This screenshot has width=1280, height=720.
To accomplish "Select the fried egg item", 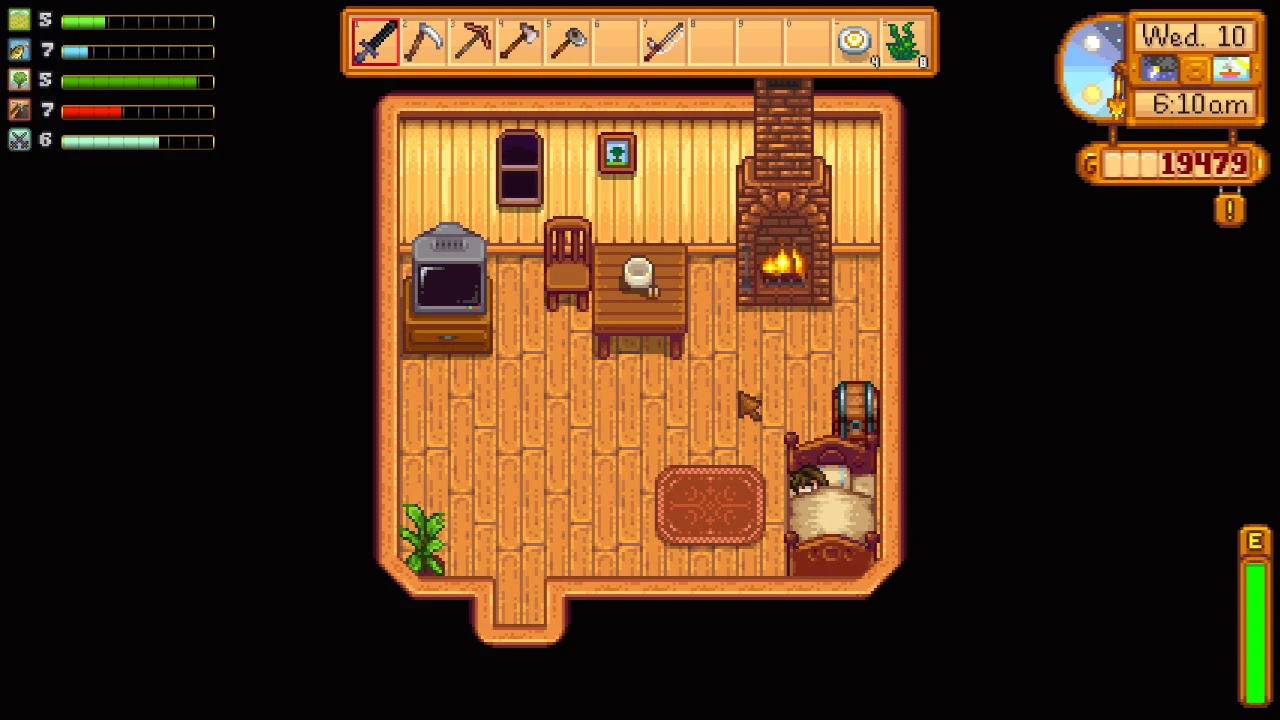I will pyautogui.click(x=854, y=40).
